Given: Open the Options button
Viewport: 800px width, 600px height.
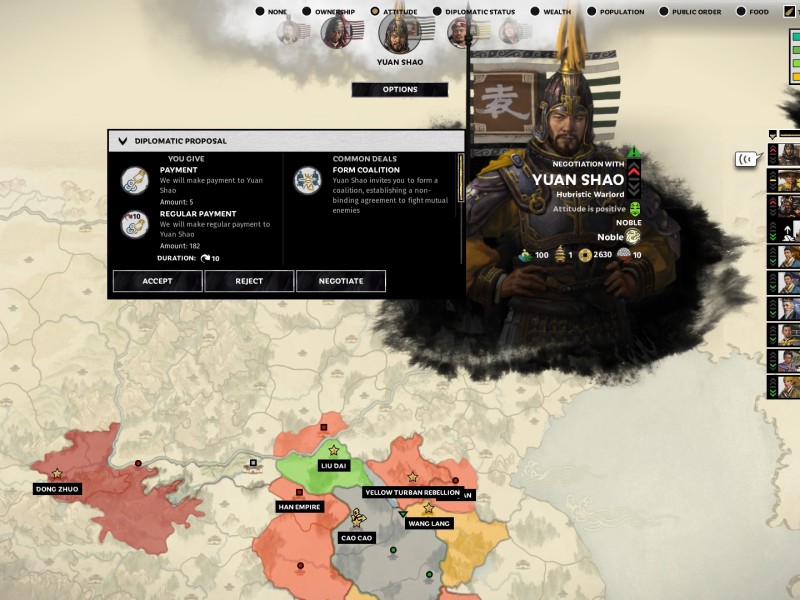Looking at the screenshot, I should pyautogui.click(x=400, y=90).
